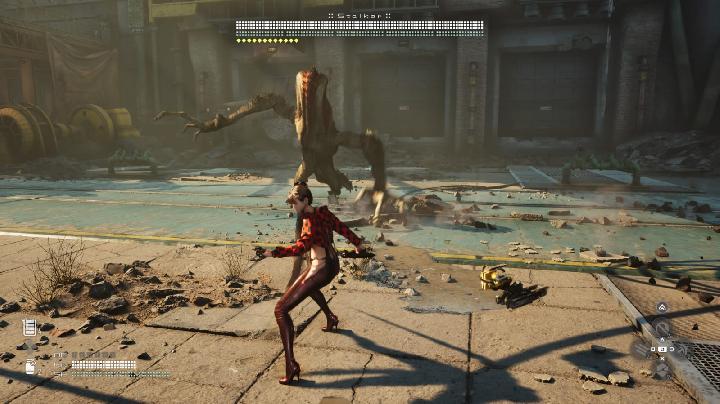Use the striped healing canister with count 4
This screenshot has width=720, height=404.
click(x=29, y=327)
